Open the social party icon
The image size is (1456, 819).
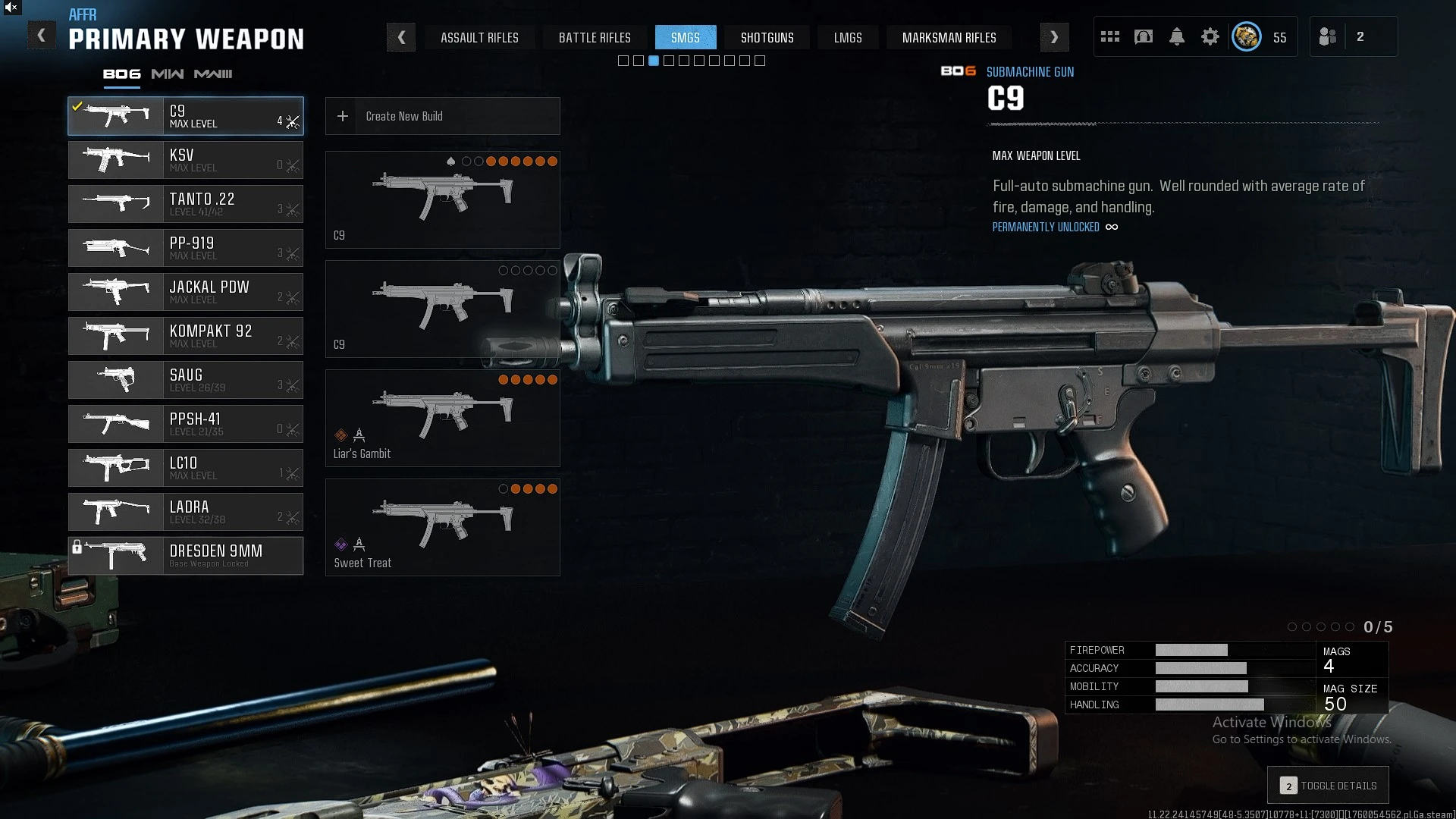[x=1328, y=37]
